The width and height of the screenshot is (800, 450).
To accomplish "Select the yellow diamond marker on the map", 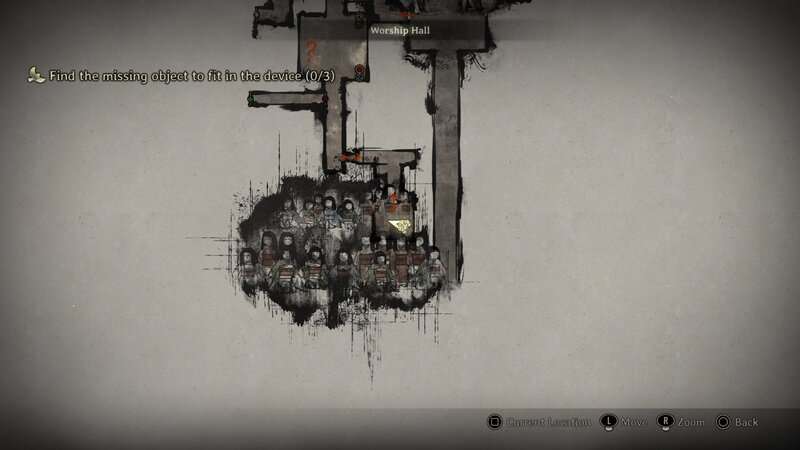I will 401,226.
